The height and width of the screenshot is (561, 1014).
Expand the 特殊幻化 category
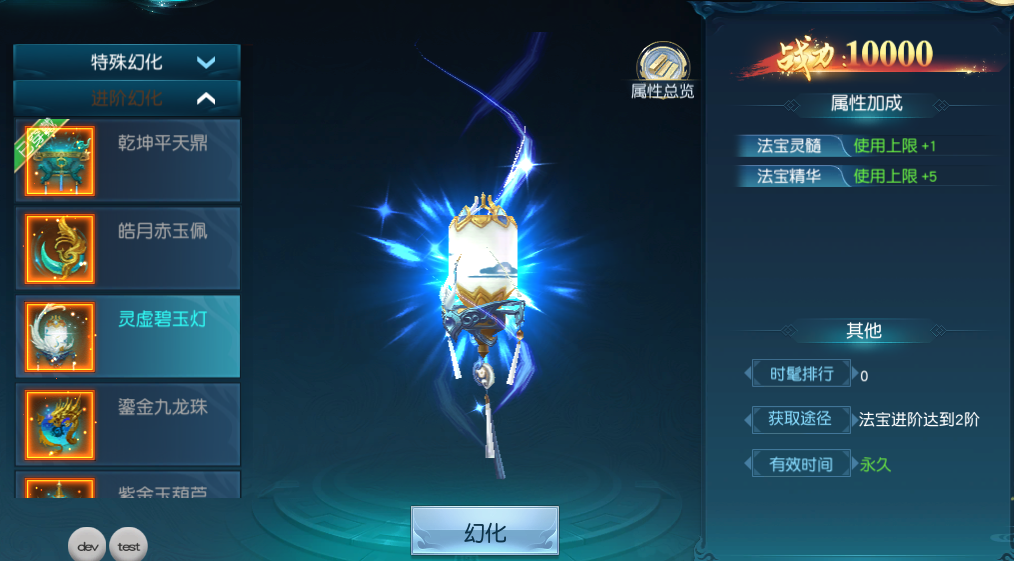(x=127, y=62)
